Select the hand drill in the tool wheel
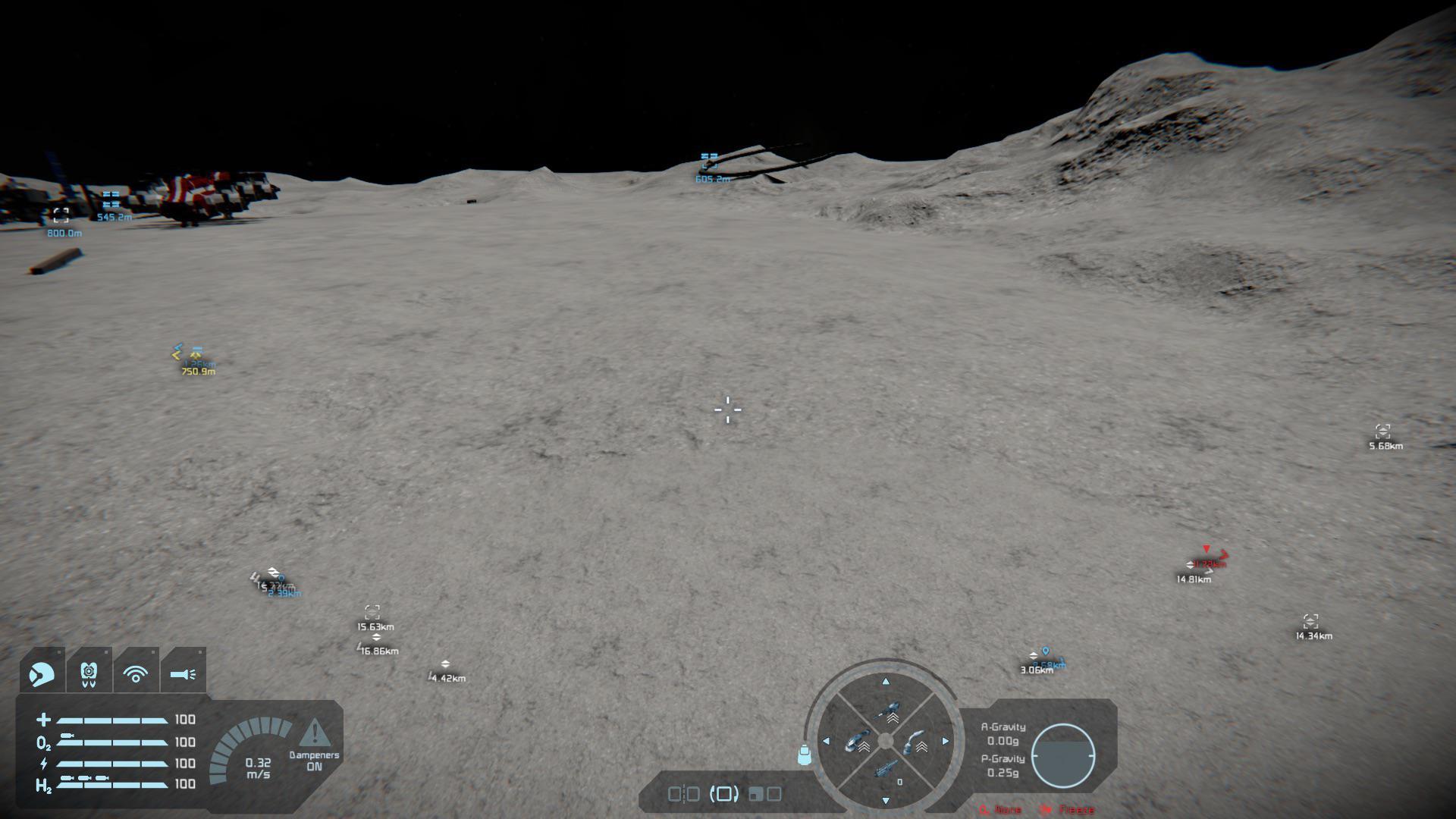The height and width of the screenshot is (819, 1456). [x=886, y=713]
